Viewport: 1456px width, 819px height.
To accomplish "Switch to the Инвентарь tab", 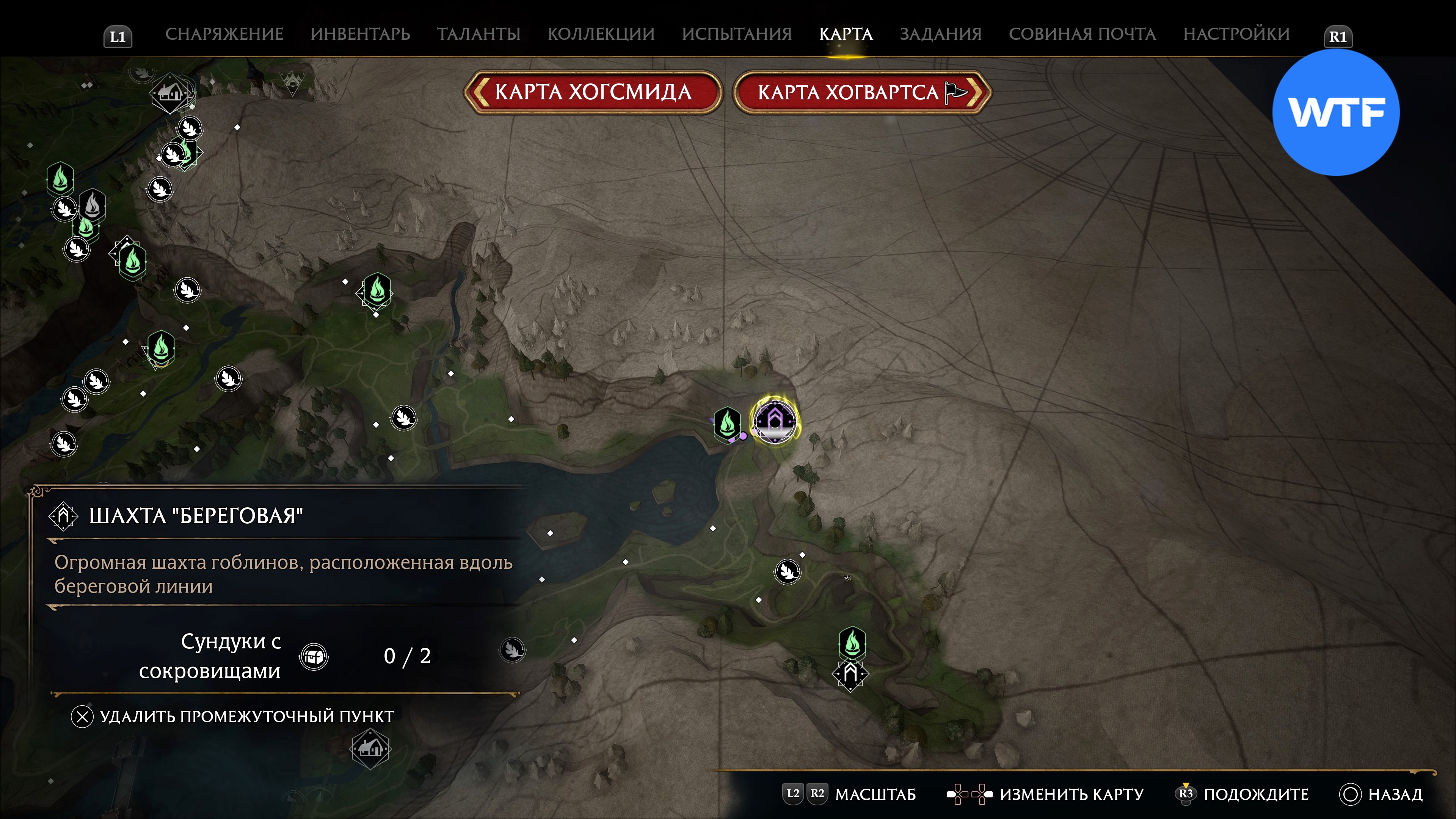I will coord(360,34).
